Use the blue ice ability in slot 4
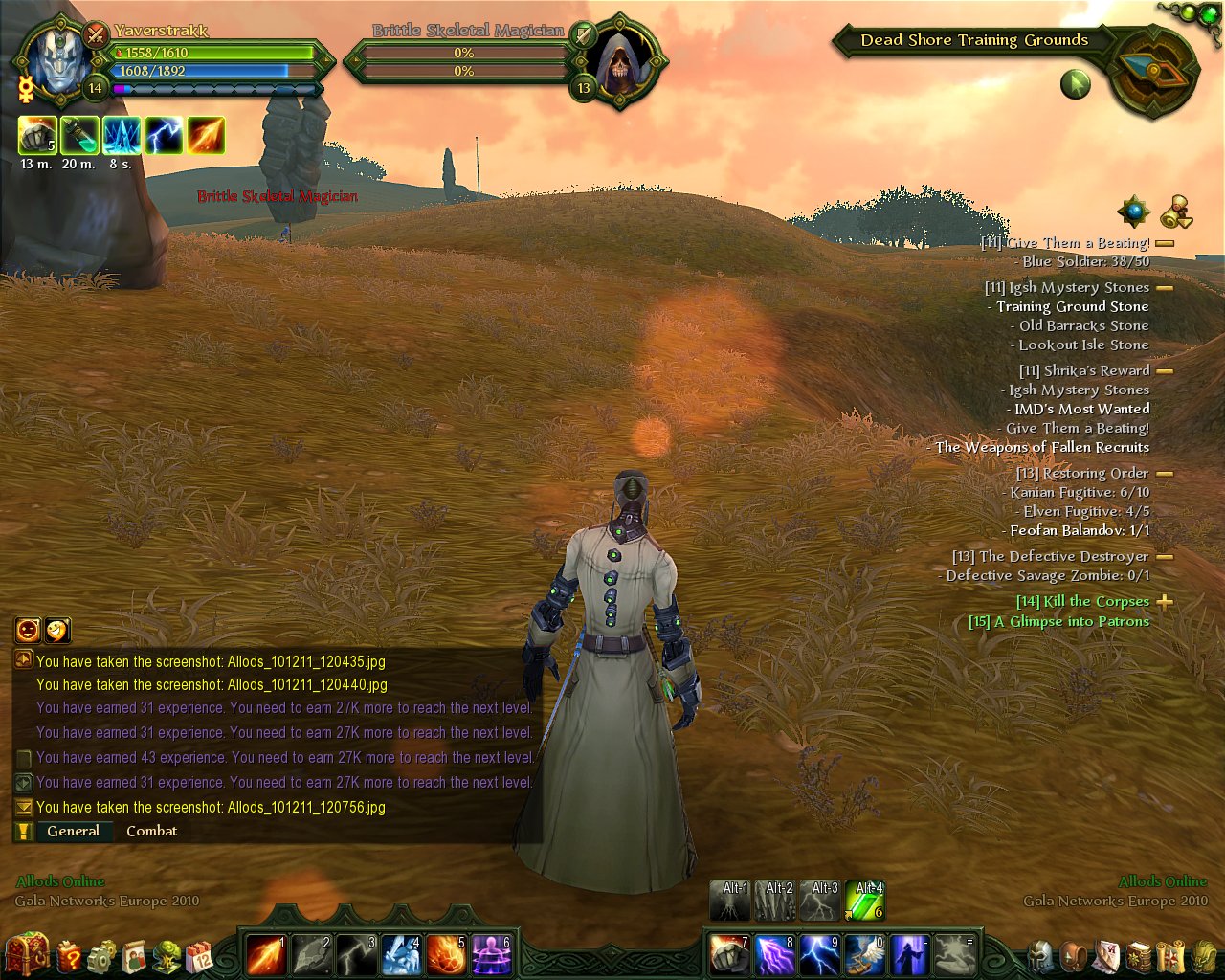Screen dimensions: 1225x980 [401, 955]
